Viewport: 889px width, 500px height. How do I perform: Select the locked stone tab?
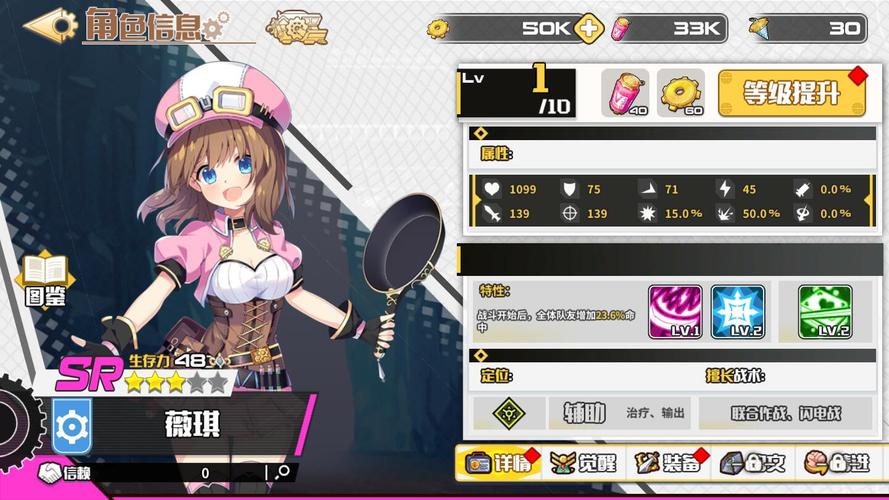(x=752, y=463)
